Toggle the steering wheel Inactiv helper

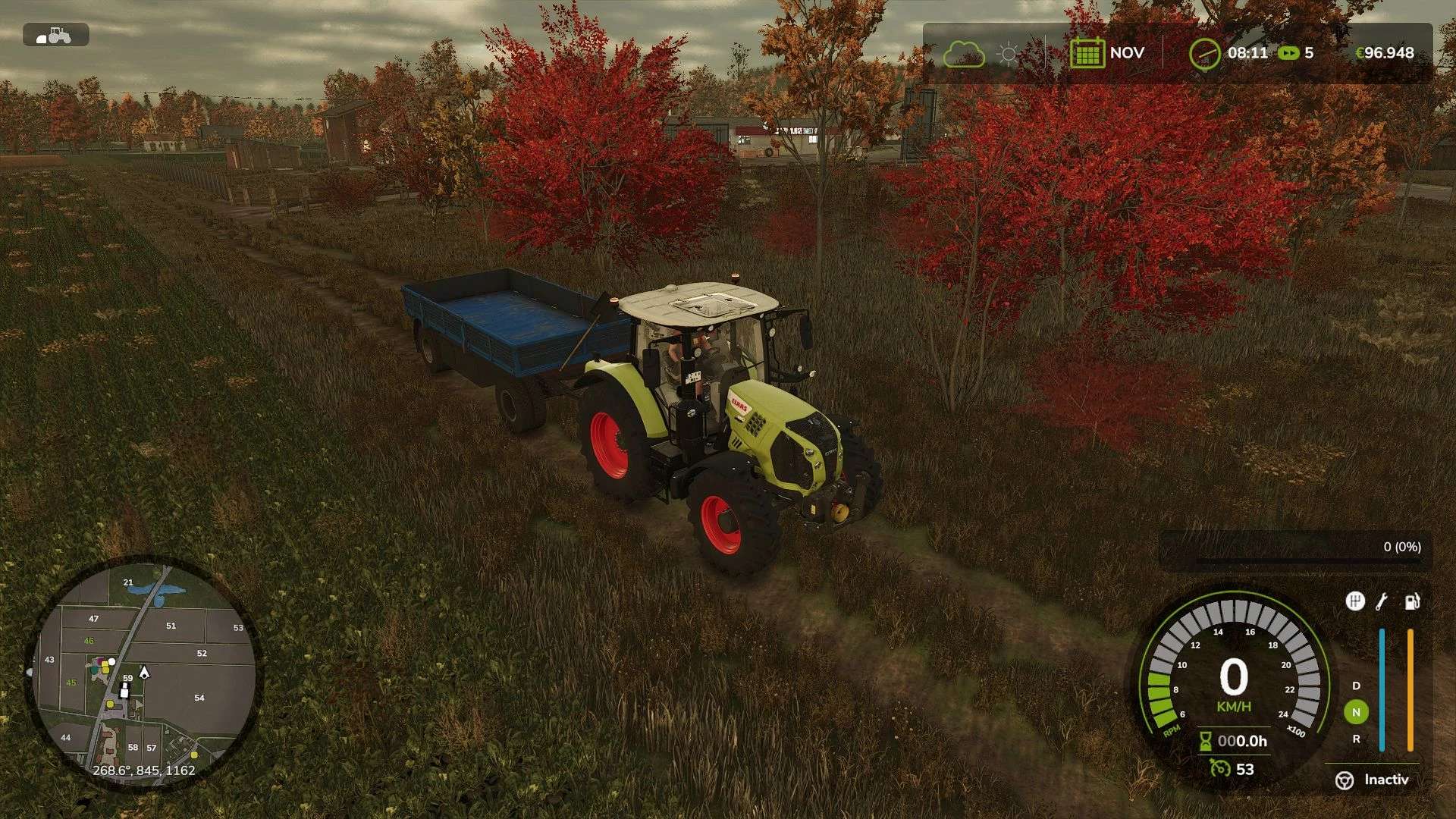pyautogui.click(x=1345, y=780)
